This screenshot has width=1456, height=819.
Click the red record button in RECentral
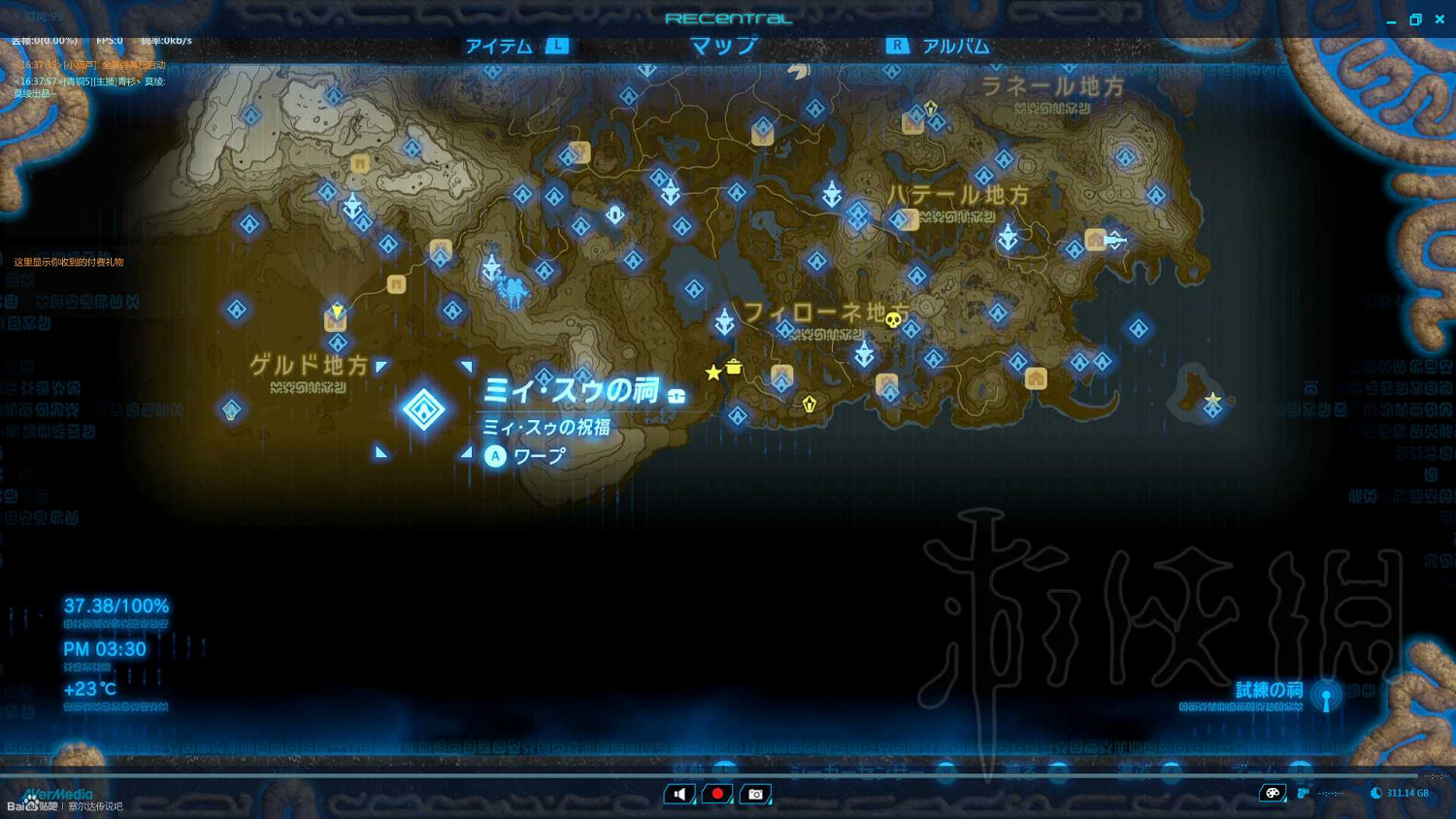[716, 794]
